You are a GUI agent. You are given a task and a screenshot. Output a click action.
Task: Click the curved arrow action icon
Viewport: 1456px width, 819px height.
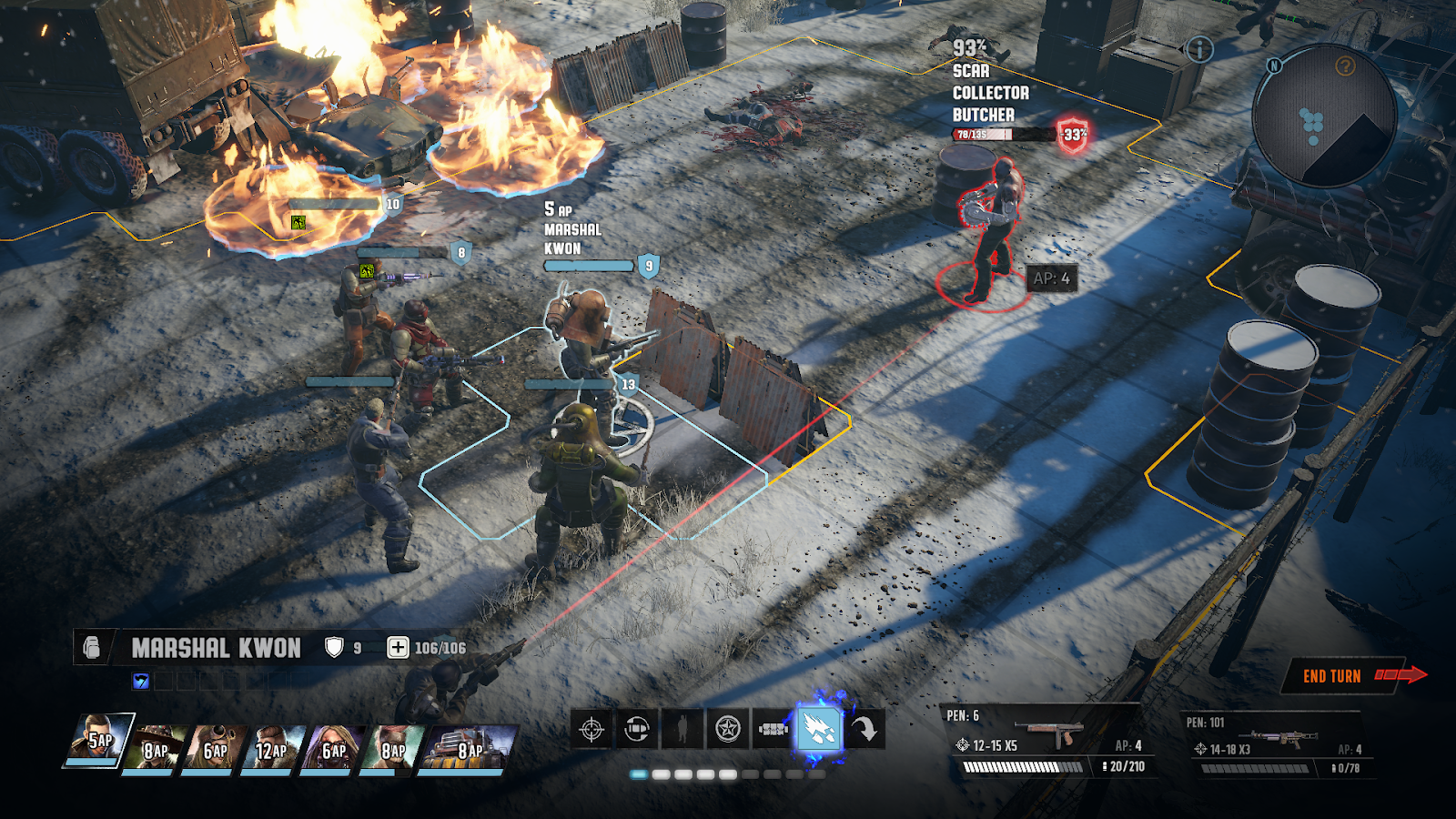coord(864,729)
